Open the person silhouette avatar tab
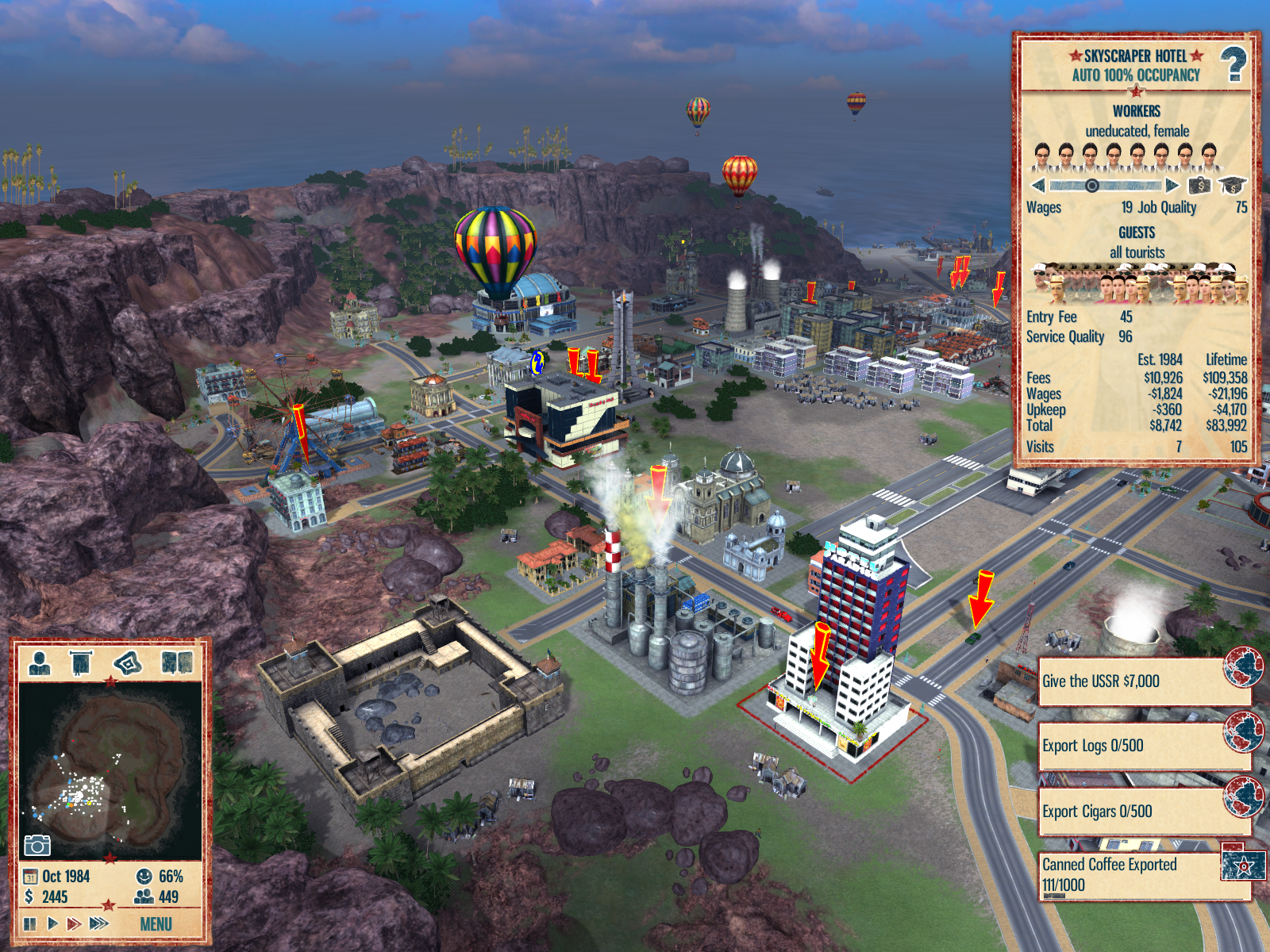 (40, 662)
